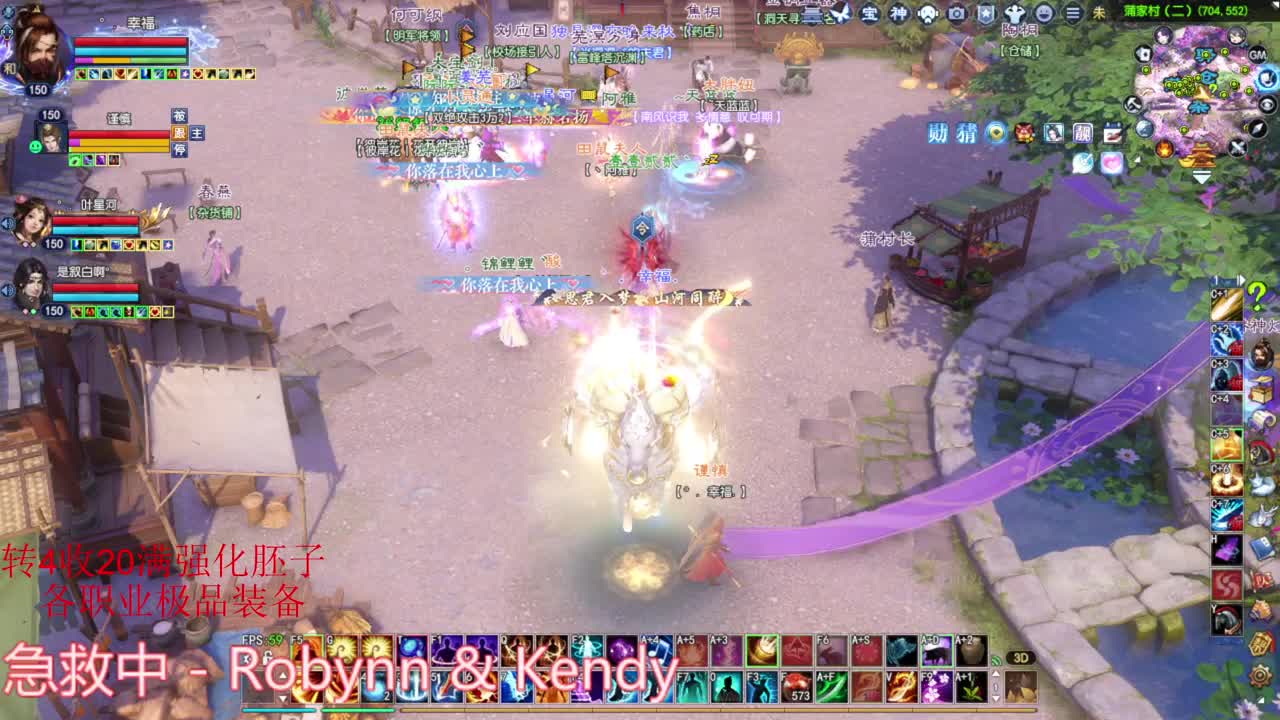The height and width of the screenshot is (720, 1280).
Task: Expand the double down-arrow under pagoda icon
Action: coord(1202,176)
